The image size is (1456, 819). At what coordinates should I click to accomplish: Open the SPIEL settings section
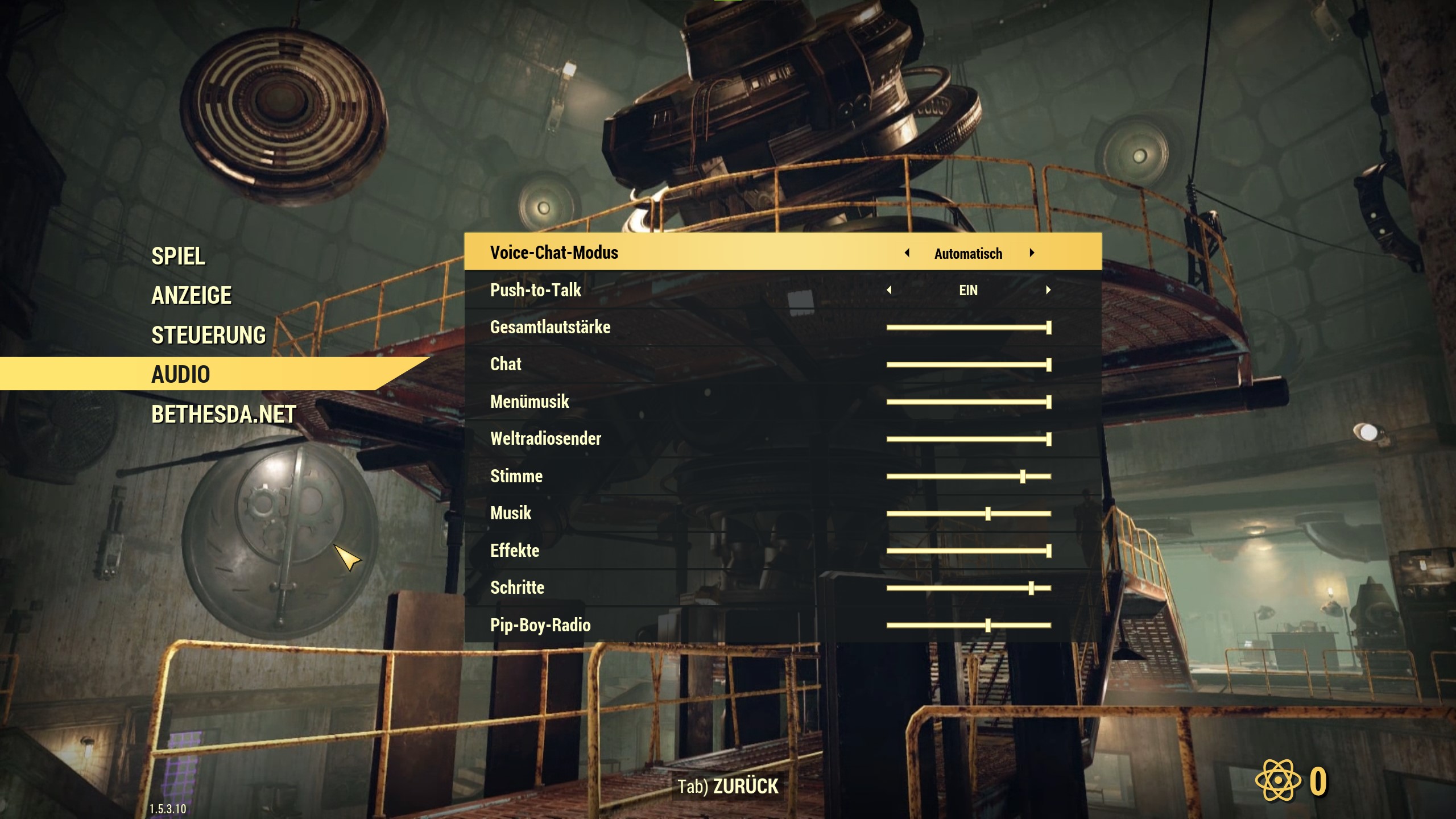click(178, 257)
